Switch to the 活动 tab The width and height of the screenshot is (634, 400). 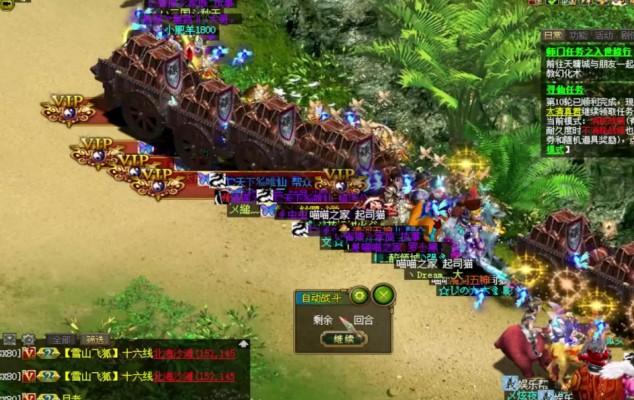tap(604, 34)
